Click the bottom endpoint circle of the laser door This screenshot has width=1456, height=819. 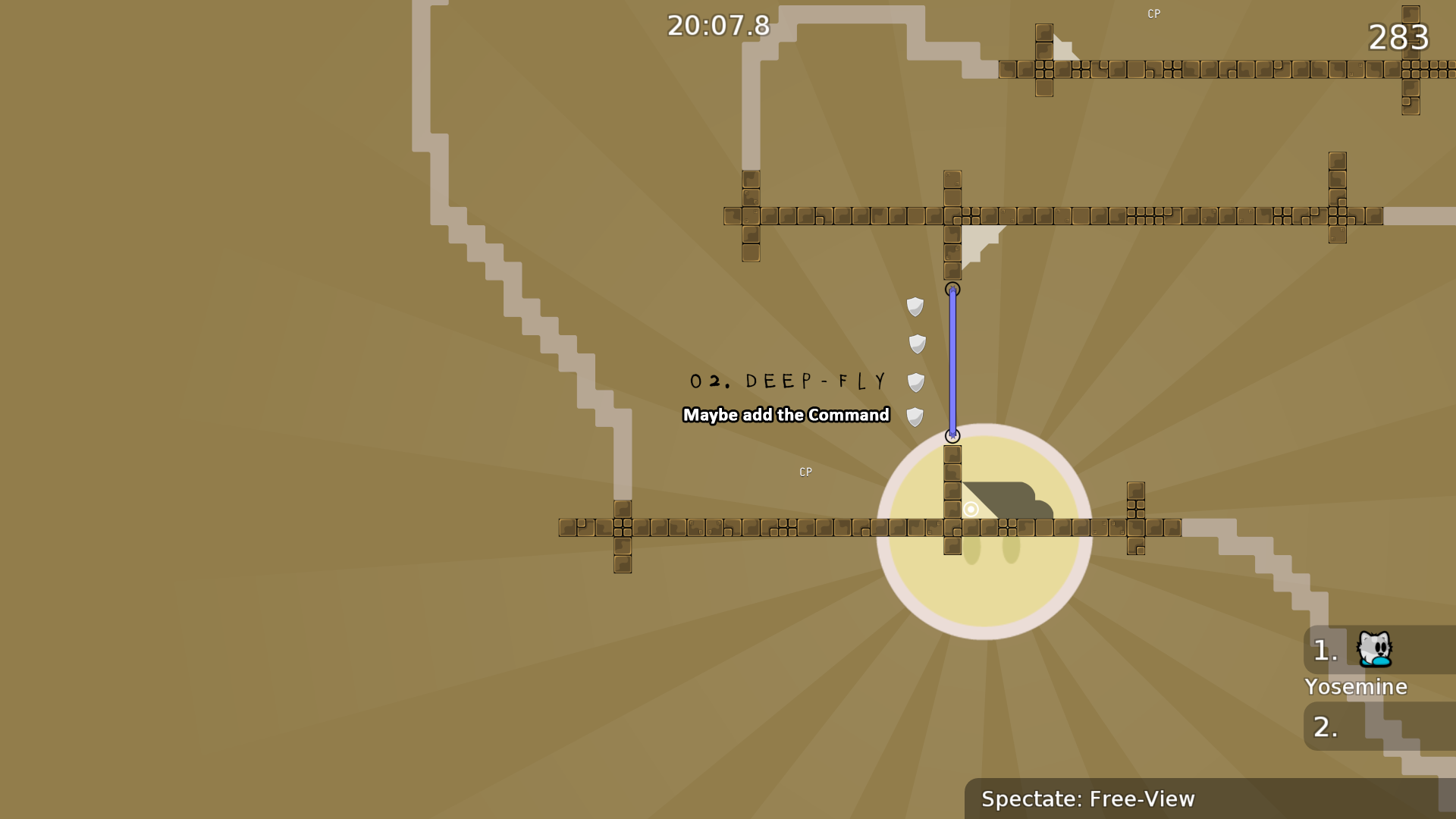pos(953,435)
